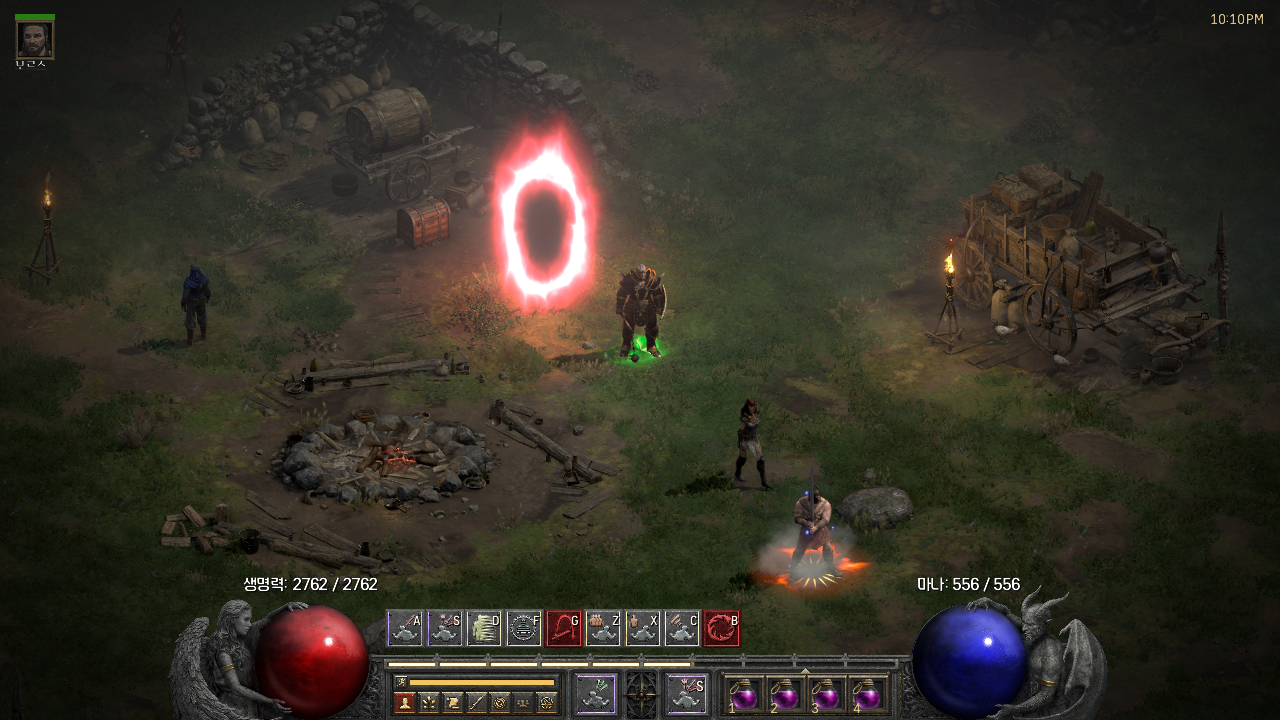Activate the hotbar skill labeled D
This screenshot has width=1280, height=720.
[x=484, y=628]
